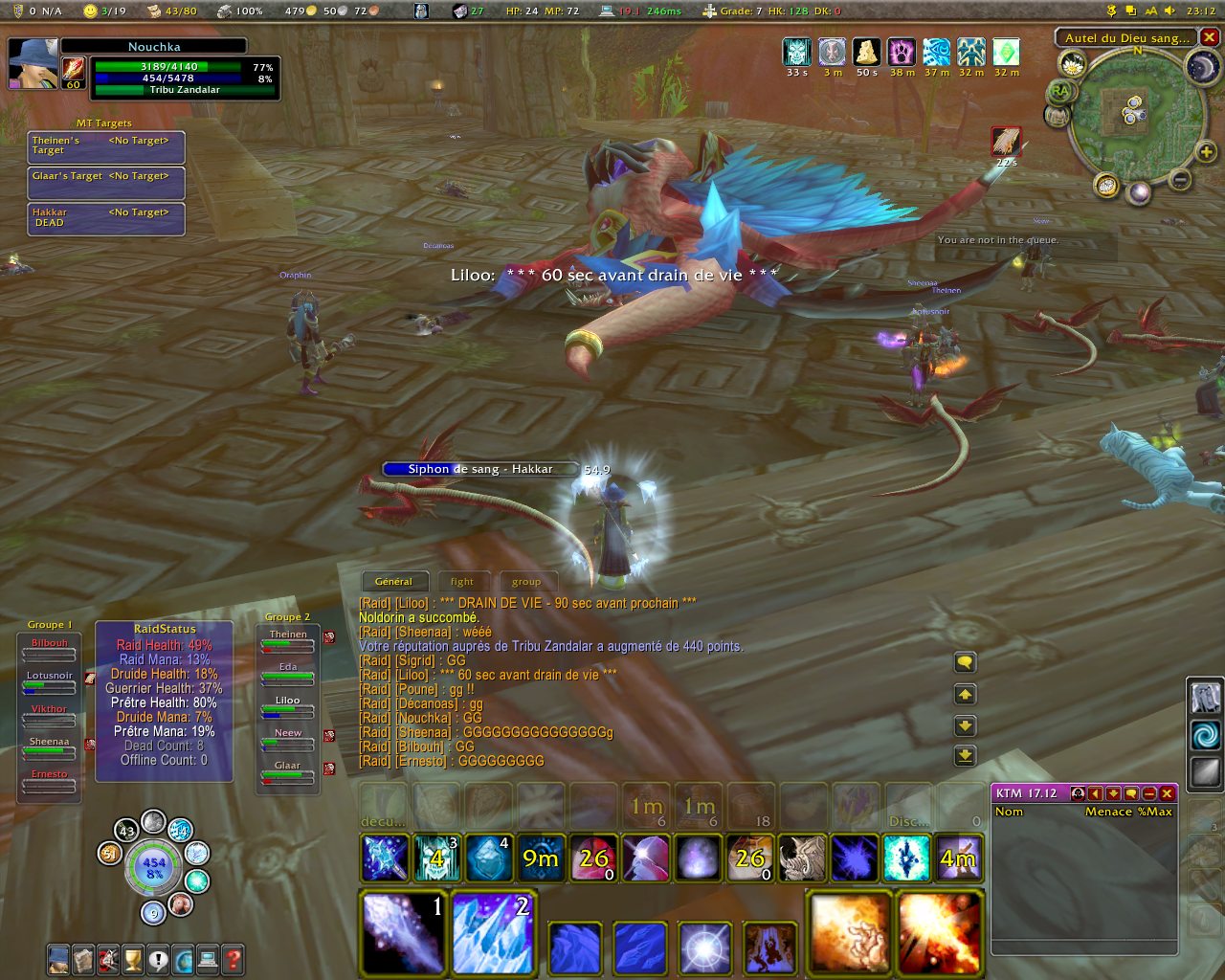Cast the Frostbolt spell in slot 1
1225x980 pixels.
coord(403,933)
